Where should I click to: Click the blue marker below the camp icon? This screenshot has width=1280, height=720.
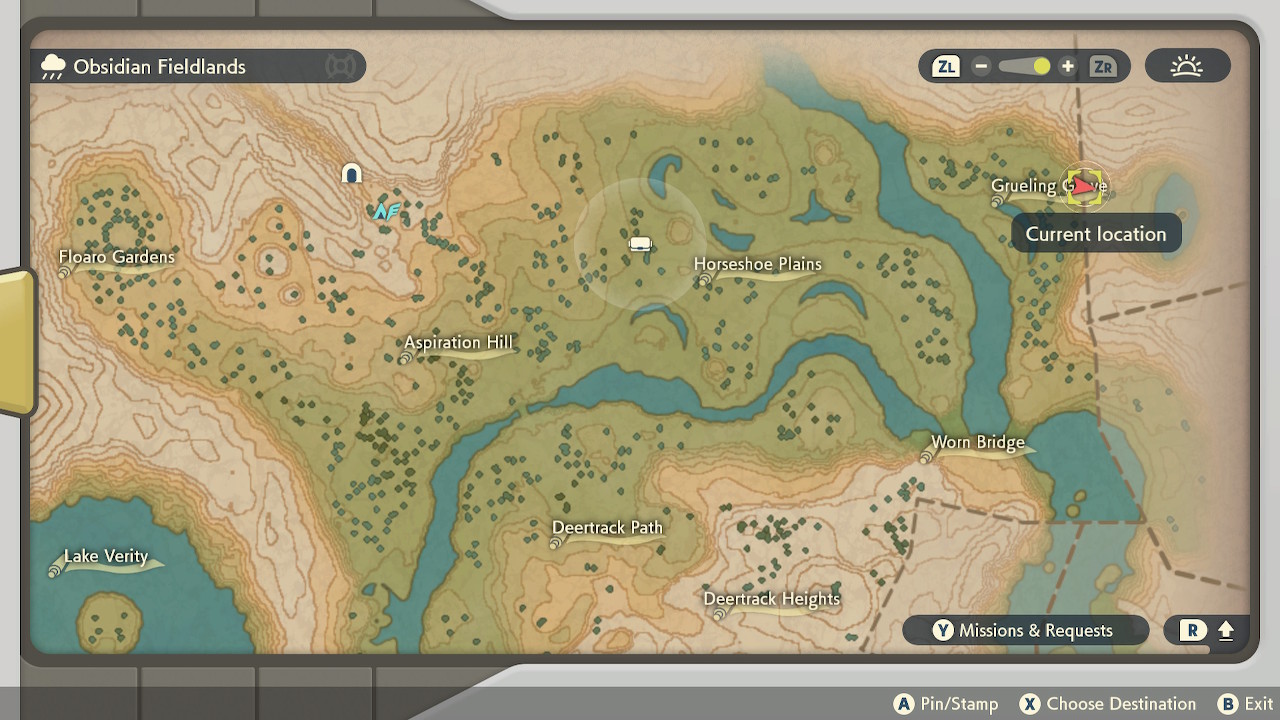point(388,210)
